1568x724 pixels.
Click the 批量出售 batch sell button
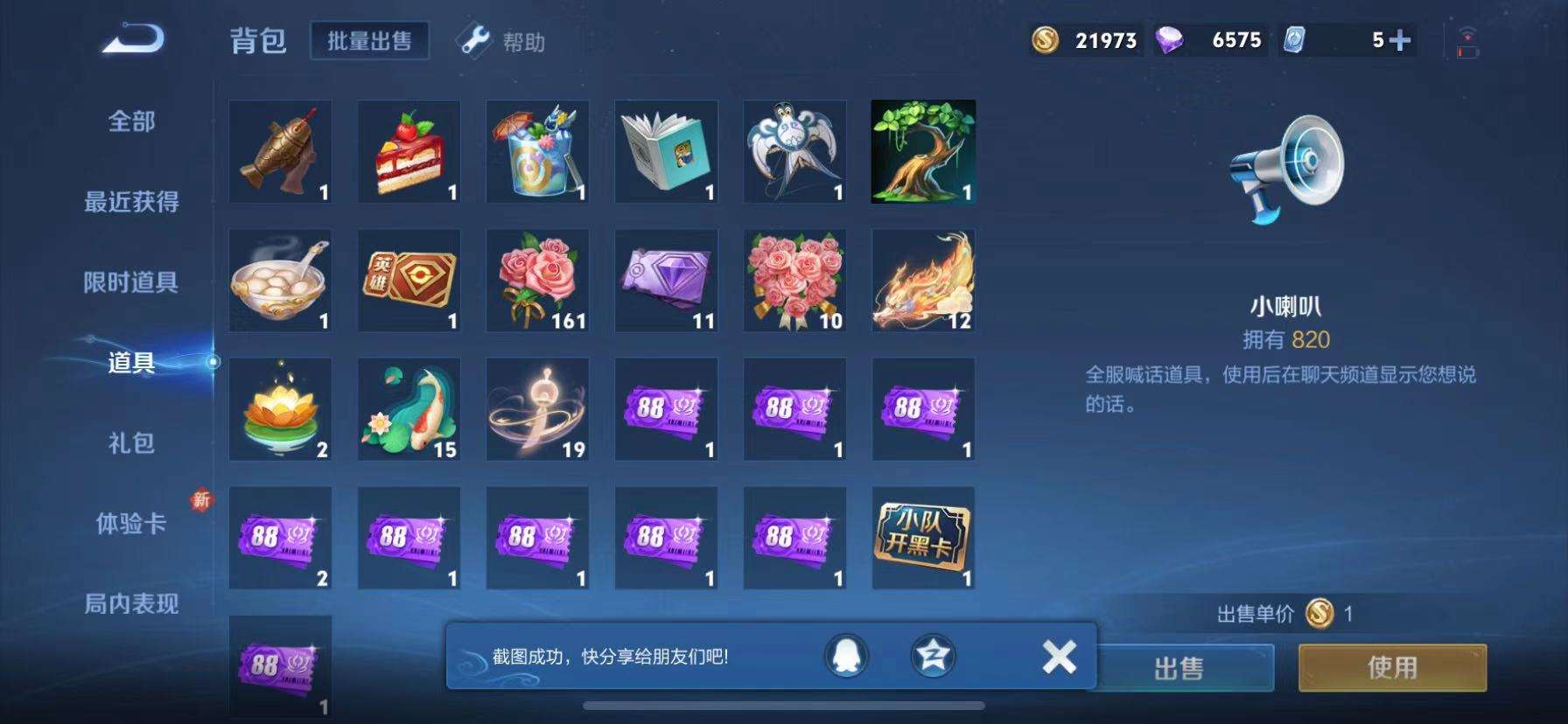(369, 40)
